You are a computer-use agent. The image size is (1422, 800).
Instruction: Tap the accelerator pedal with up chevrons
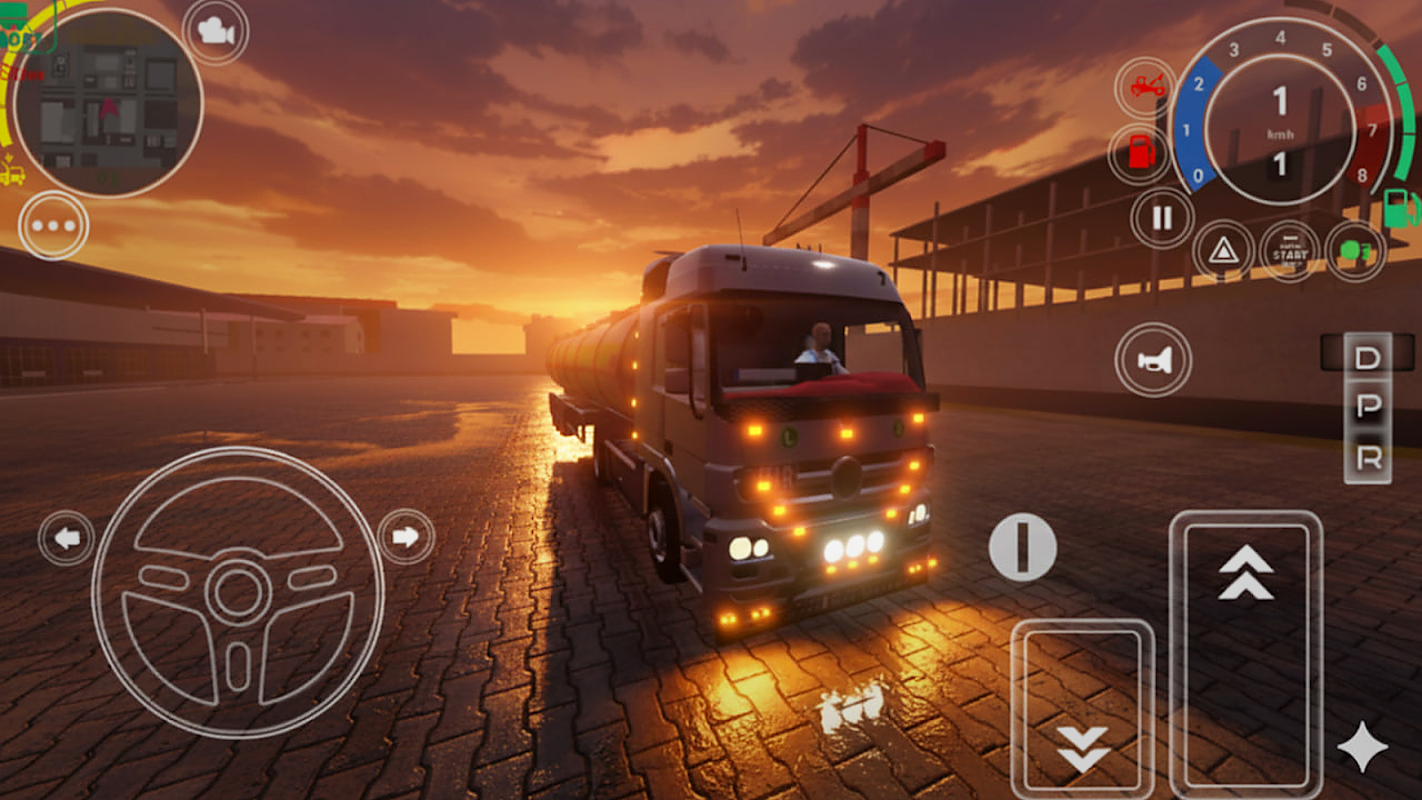pyautogui.click(x=1246, y=650)
